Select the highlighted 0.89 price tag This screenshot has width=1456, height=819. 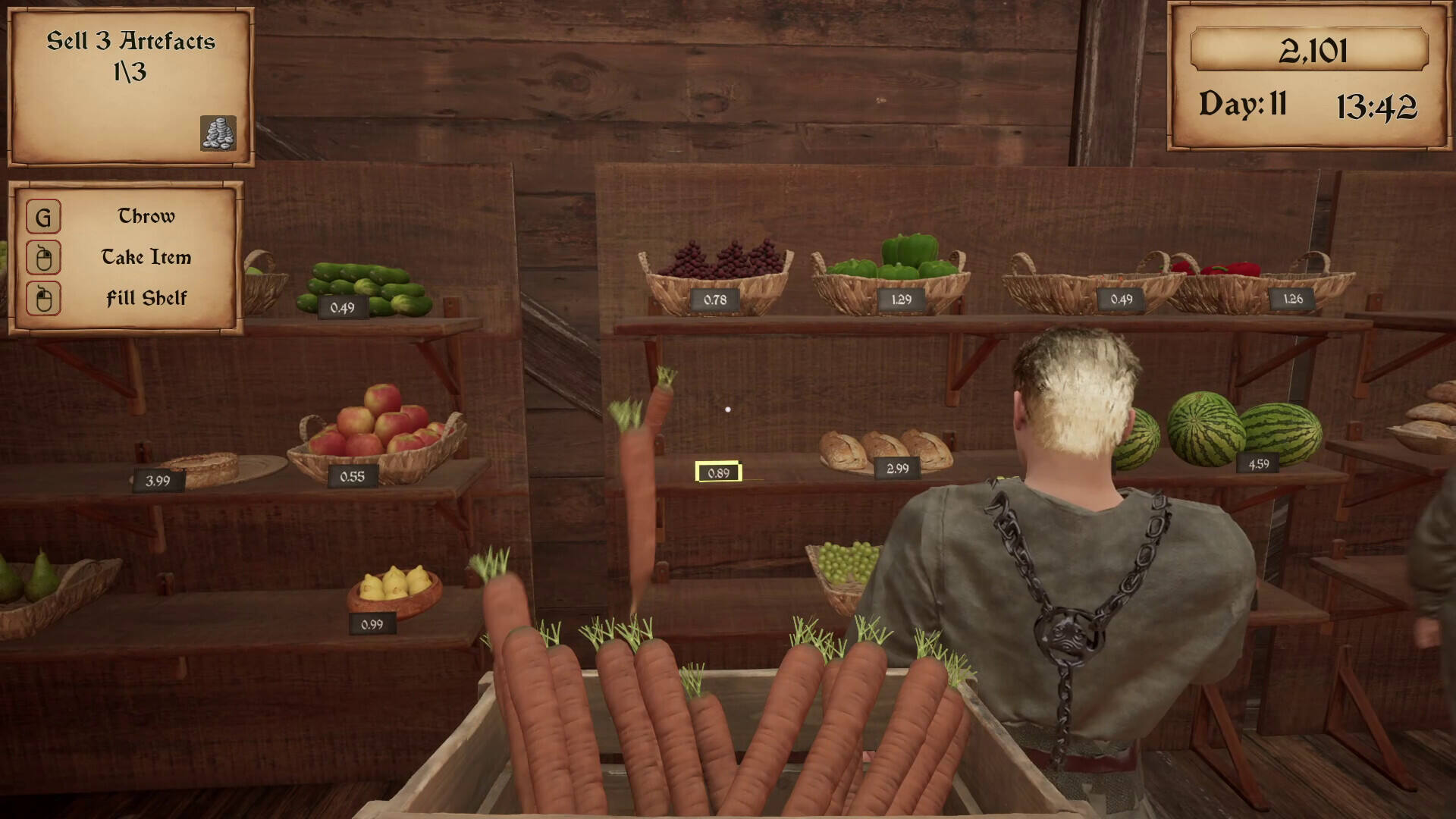718,472
